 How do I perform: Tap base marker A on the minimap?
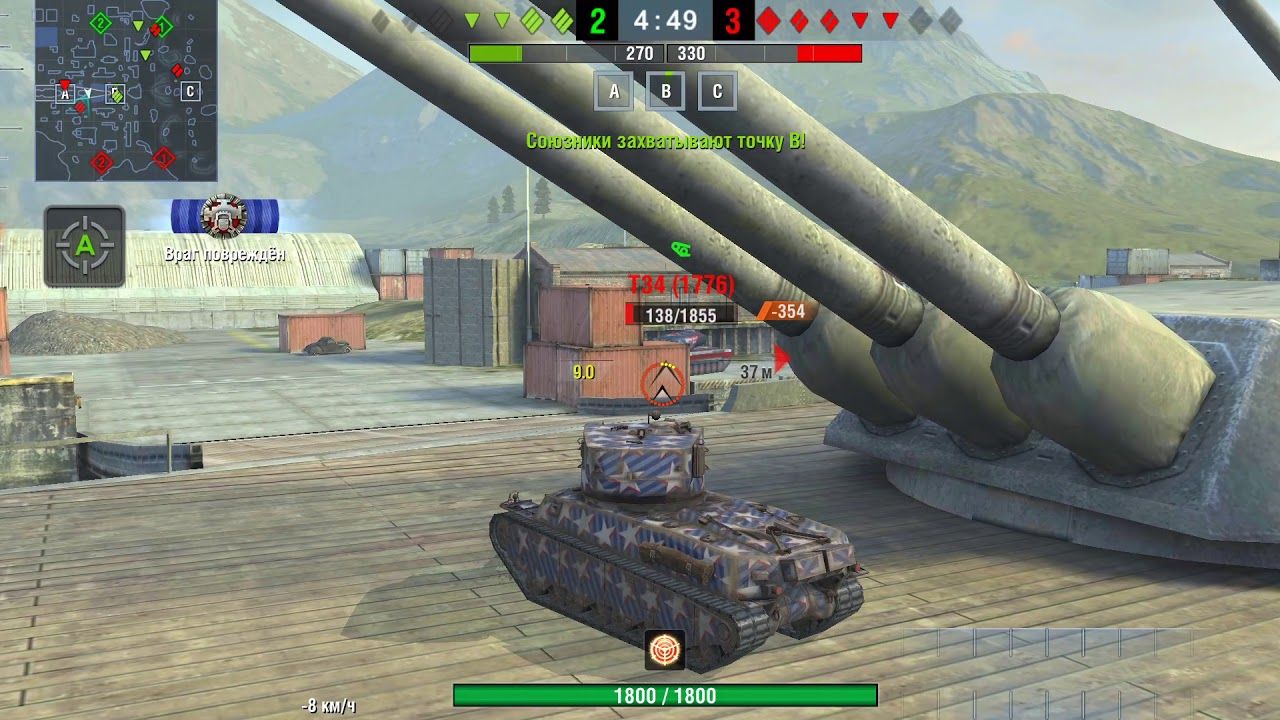point(66,93)
